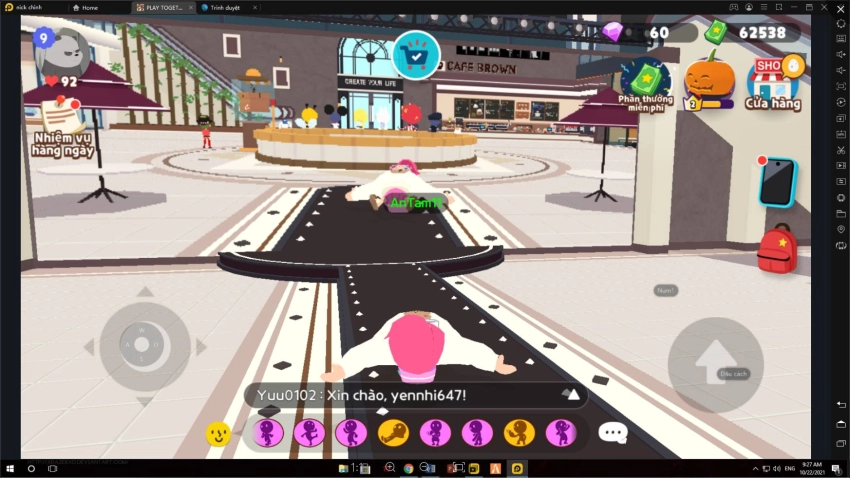Open the smartphone menu

776,182
